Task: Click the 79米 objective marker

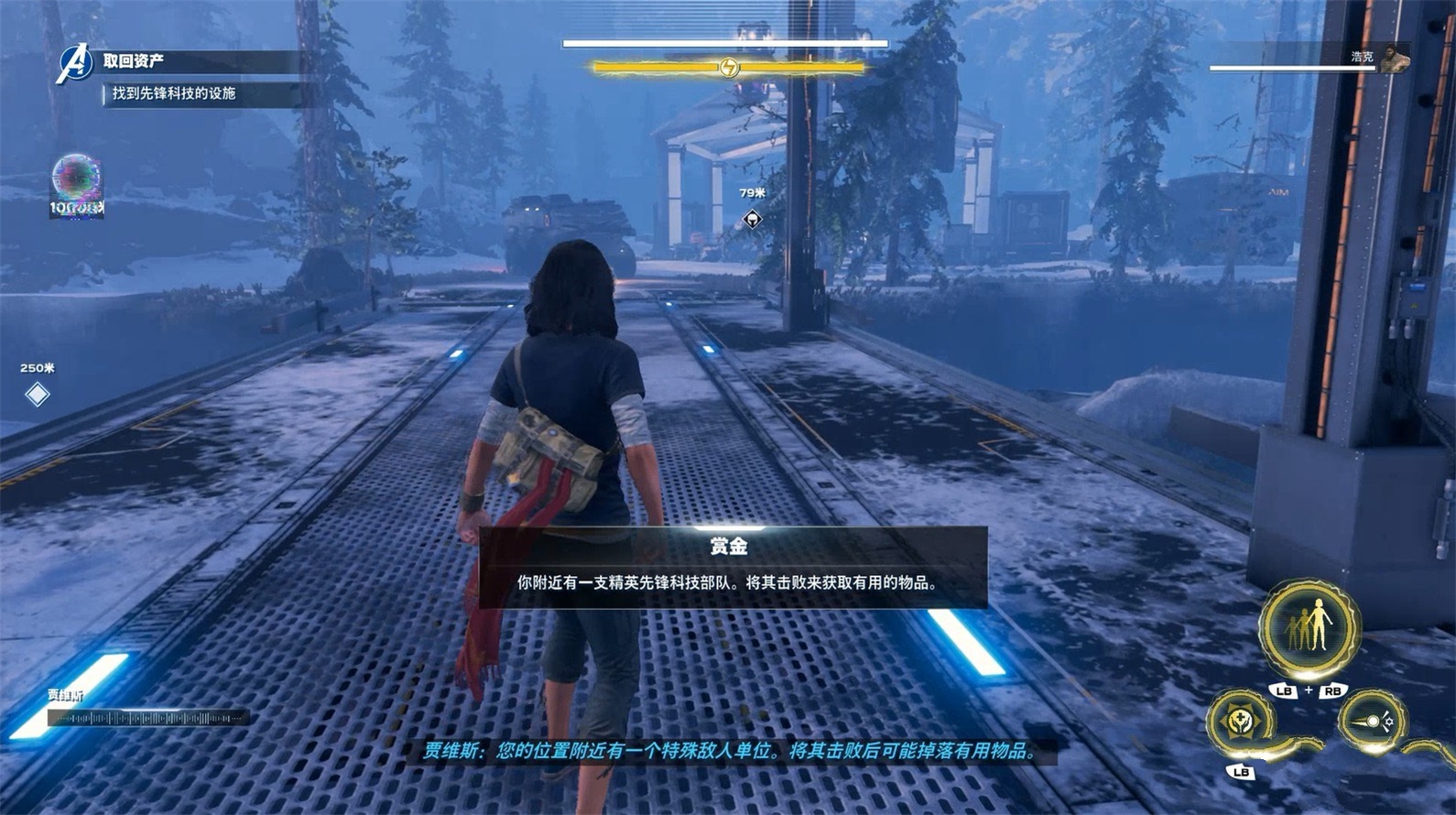Action: coord(752,219)
